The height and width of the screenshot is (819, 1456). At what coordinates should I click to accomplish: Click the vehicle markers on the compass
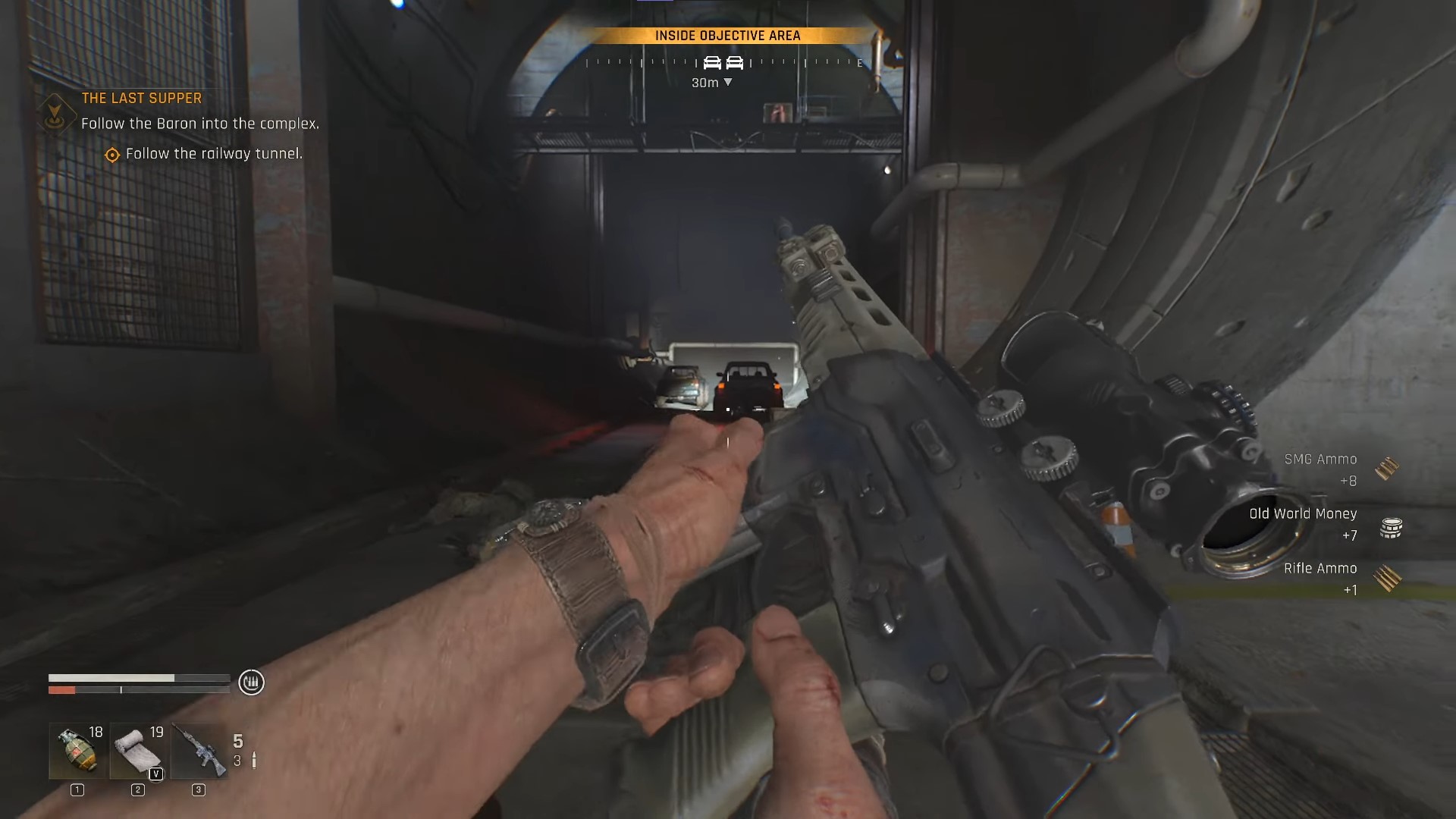723,63
